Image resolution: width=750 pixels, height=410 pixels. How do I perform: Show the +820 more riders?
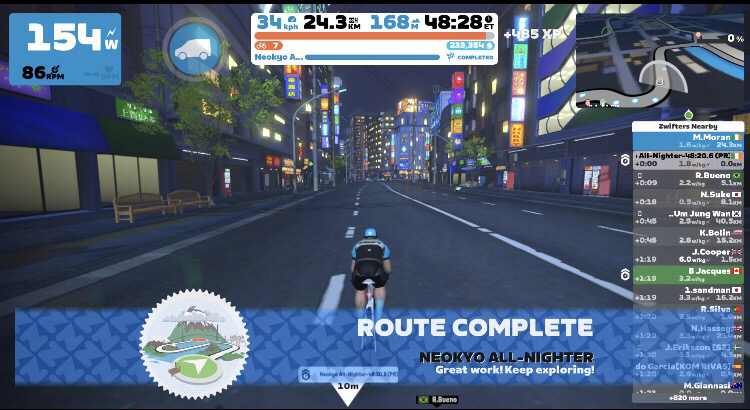(687, 397)
